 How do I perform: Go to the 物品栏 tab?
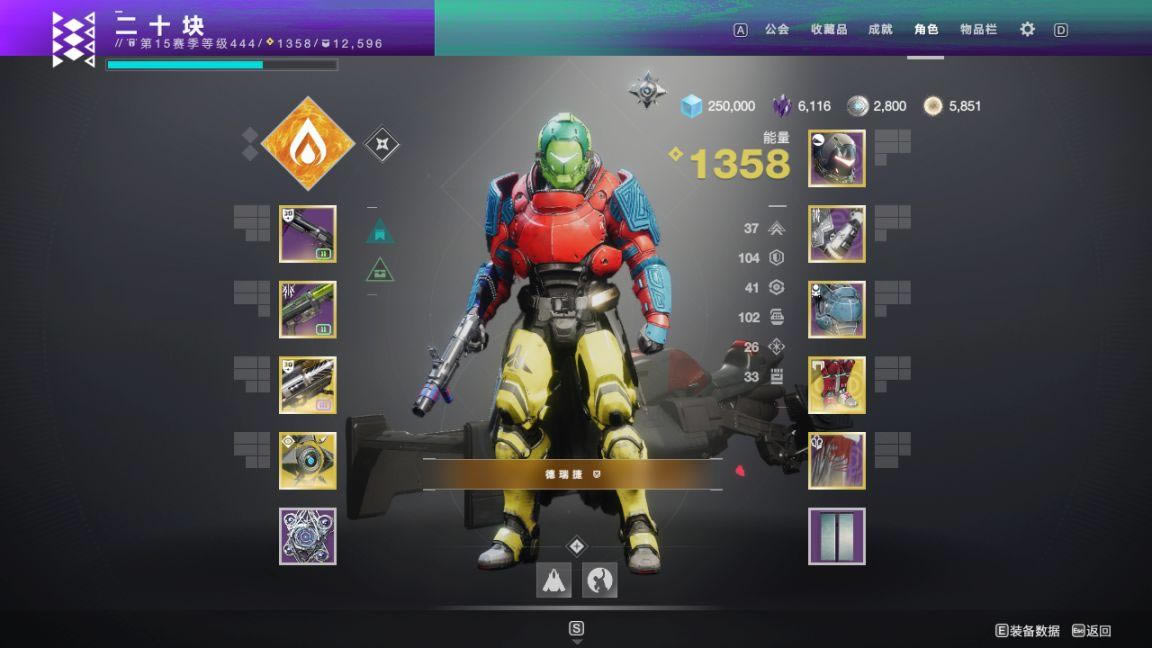coord(978,30)
